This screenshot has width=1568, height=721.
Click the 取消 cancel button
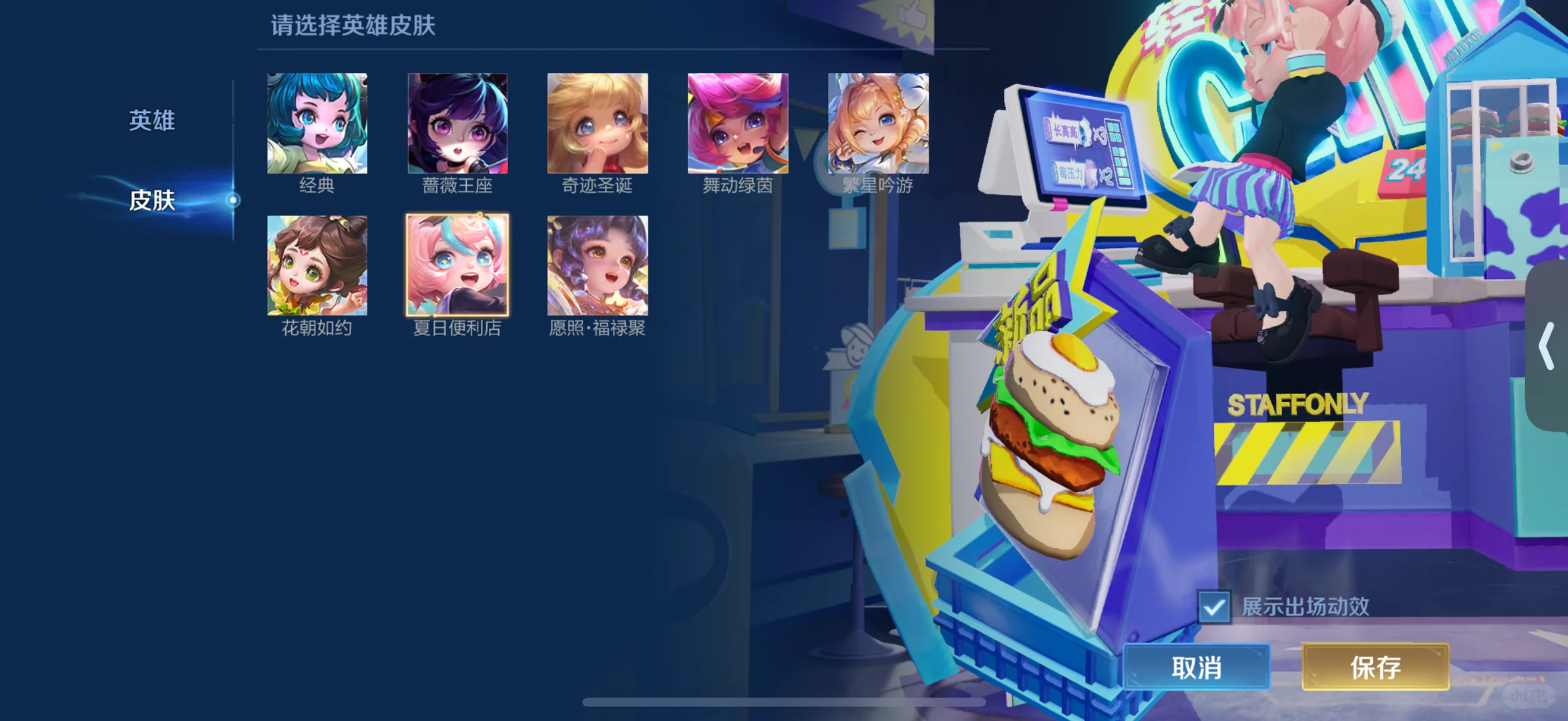coord(1196,667)
